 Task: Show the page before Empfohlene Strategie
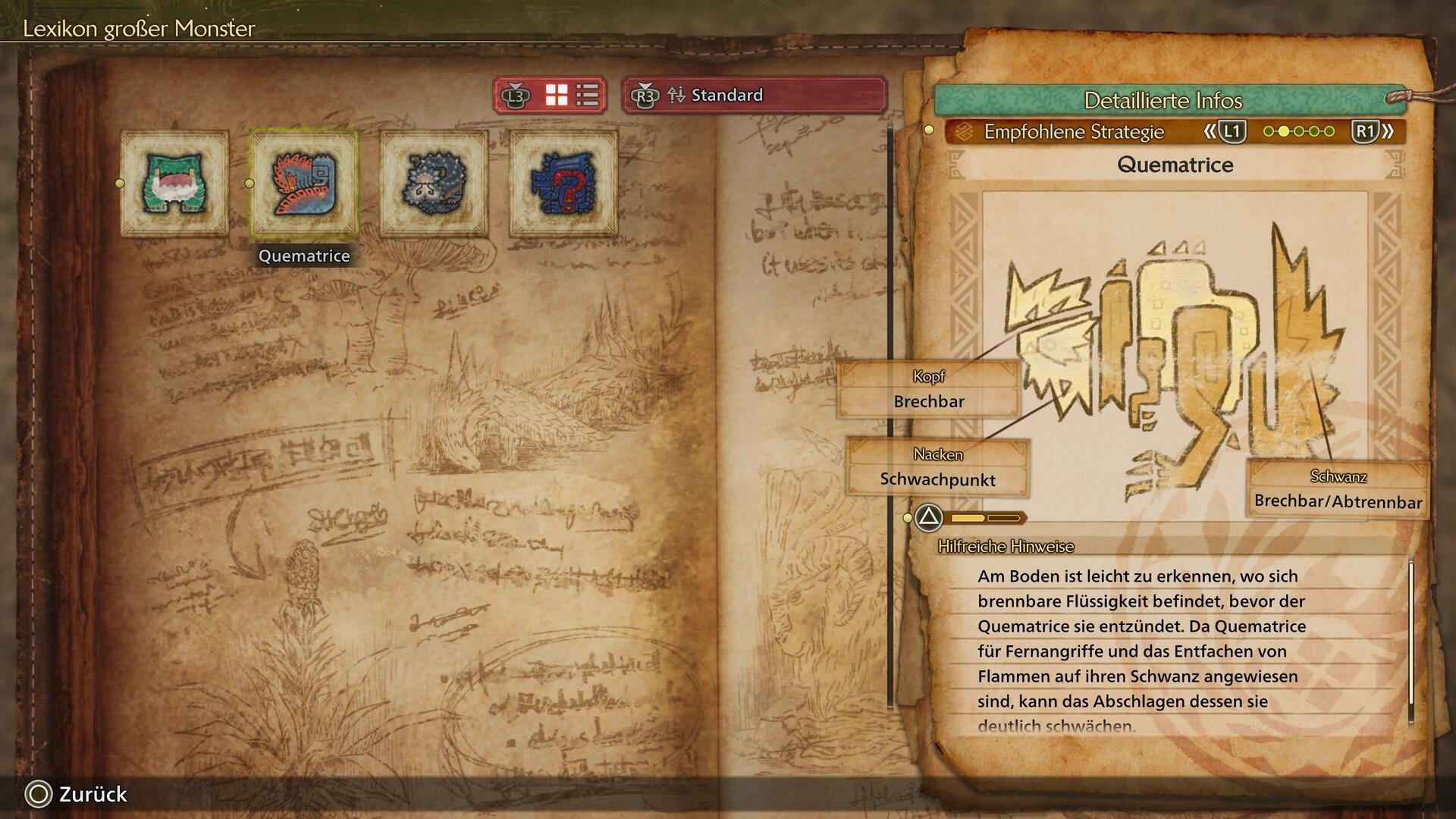pos(1224,131)
